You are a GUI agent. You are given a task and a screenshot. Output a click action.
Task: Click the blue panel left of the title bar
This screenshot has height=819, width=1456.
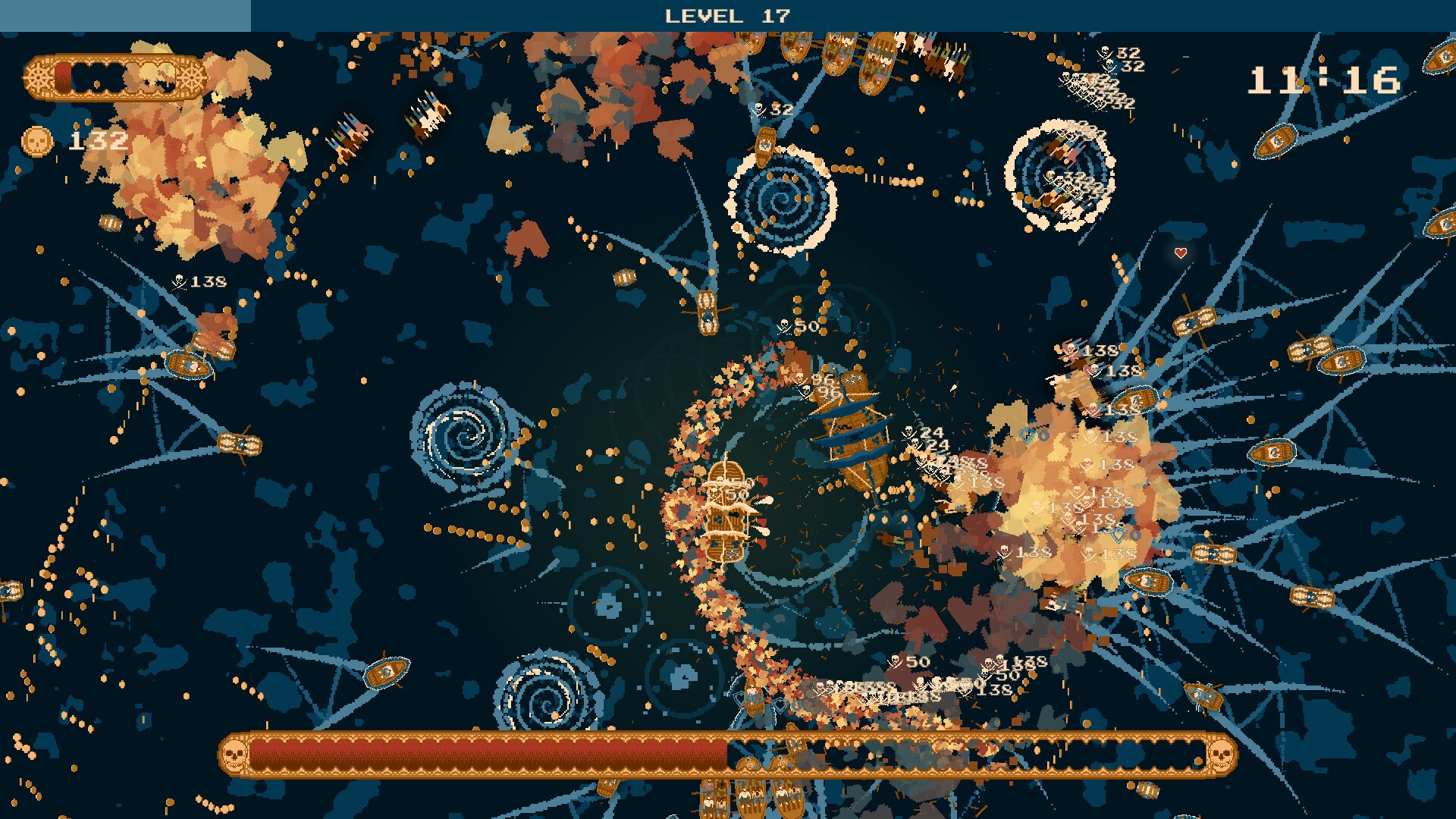tap(125, 11)
